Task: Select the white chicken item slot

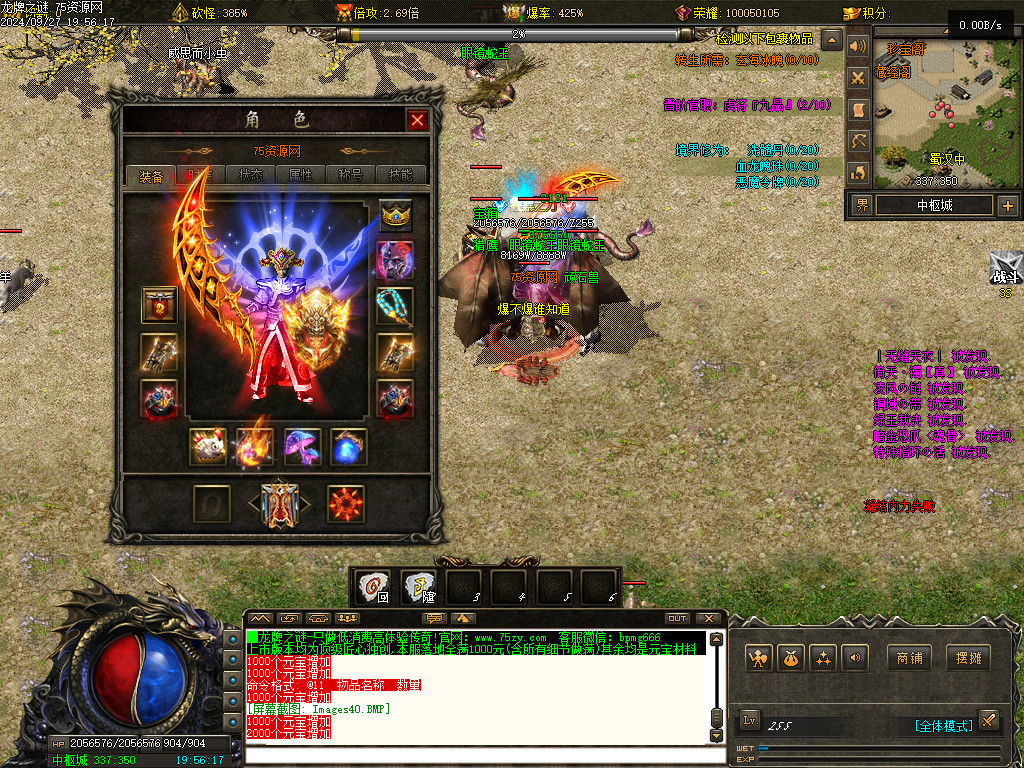Action: 209,447
